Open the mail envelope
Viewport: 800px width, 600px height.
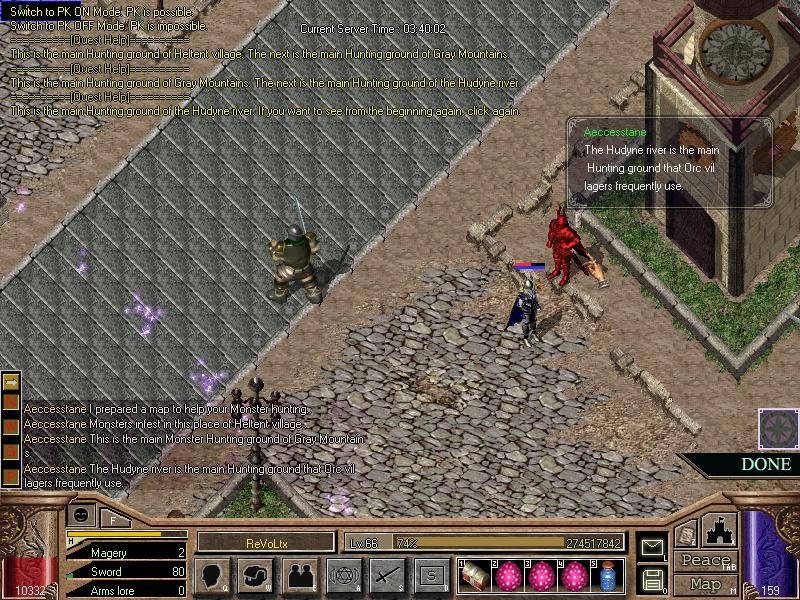[651, 547]
